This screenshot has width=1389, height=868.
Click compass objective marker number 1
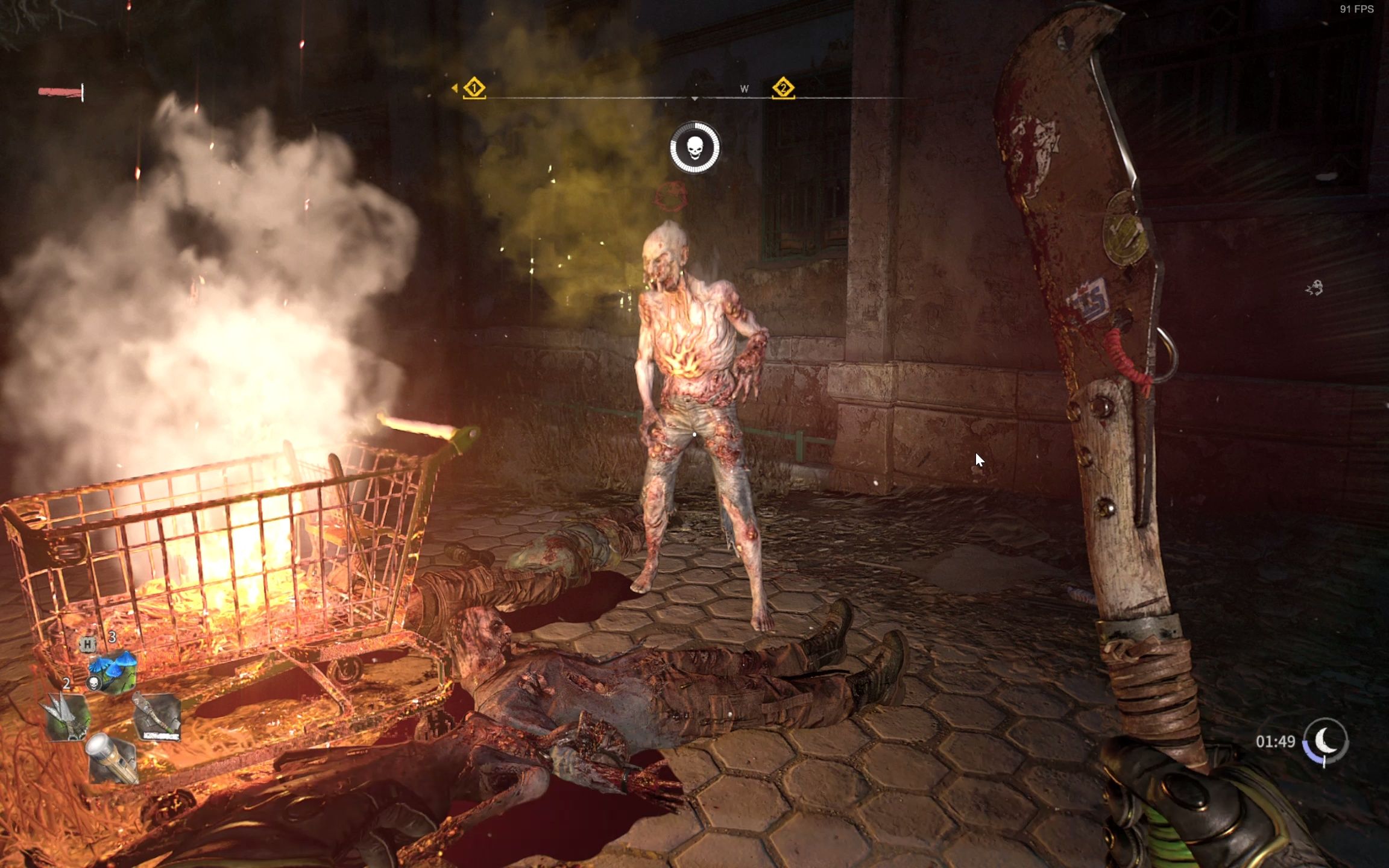[x=474, y=88]
